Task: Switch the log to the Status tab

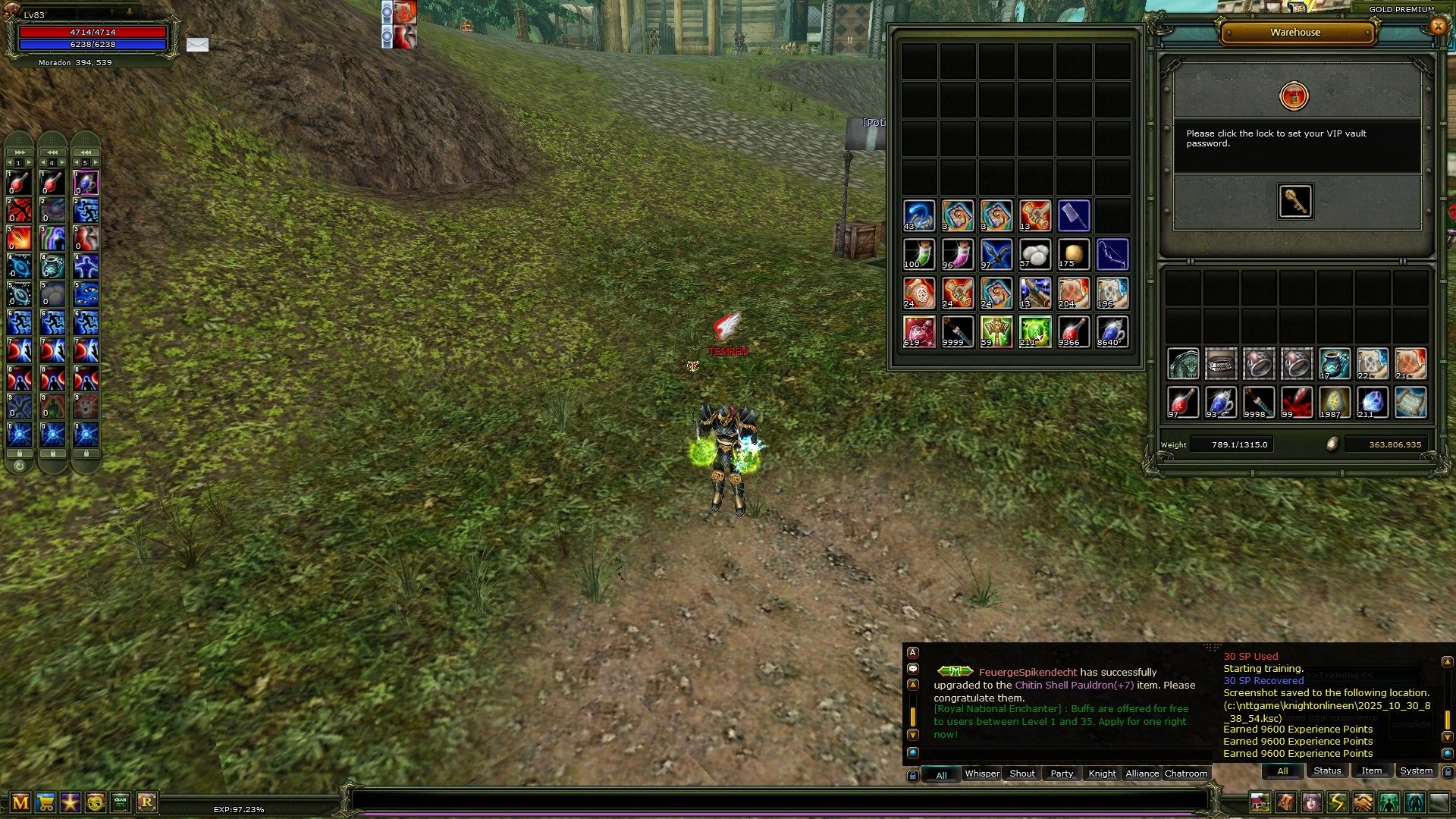Action: 1327,770
